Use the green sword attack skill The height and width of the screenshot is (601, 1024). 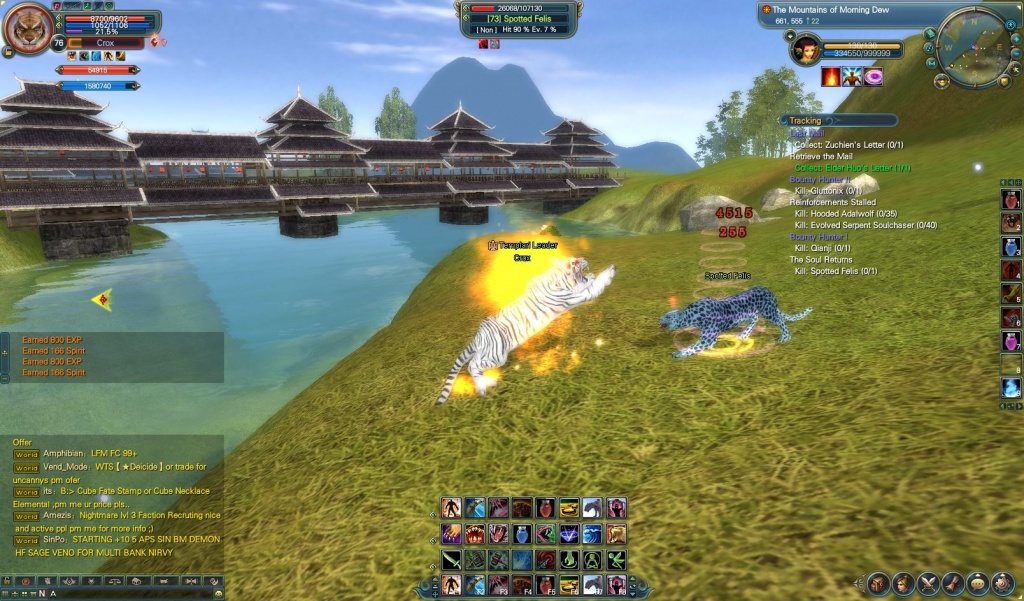pos(452,559)
